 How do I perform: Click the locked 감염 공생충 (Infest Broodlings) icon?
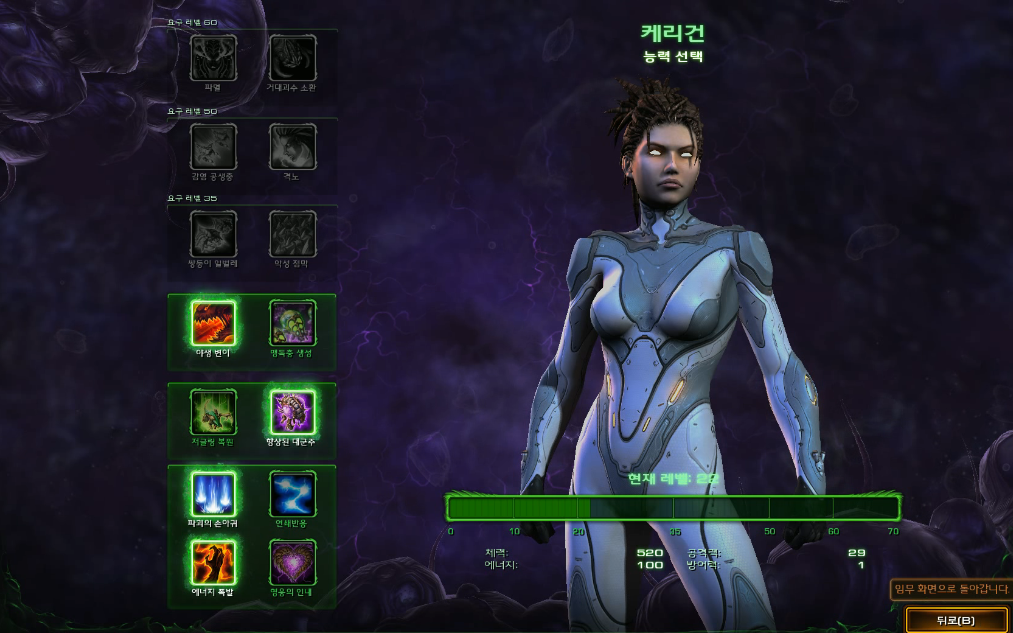[213, 147]
